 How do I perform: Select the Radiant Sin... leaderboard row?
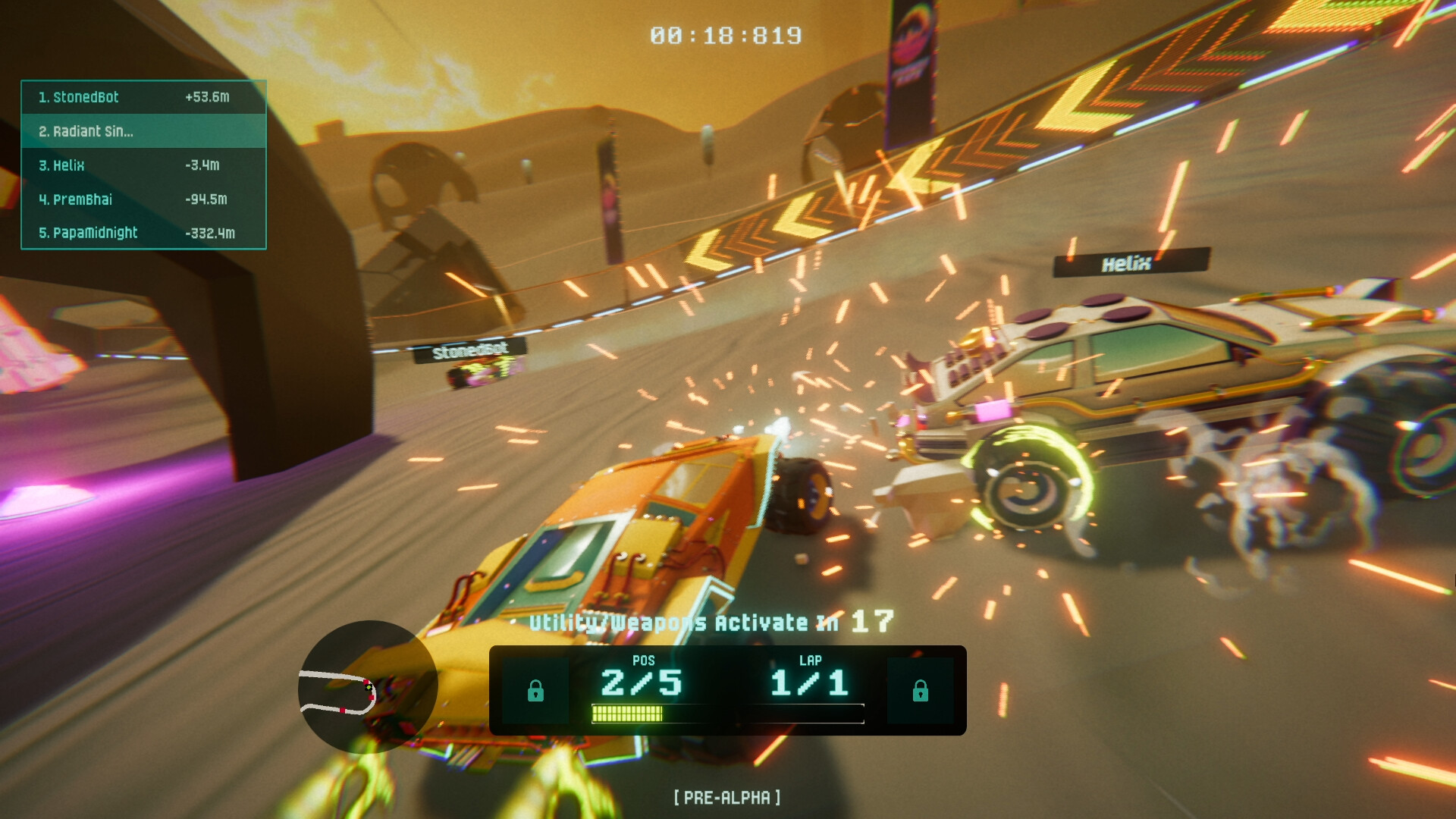pyautogui.click(x=143, y=131)
